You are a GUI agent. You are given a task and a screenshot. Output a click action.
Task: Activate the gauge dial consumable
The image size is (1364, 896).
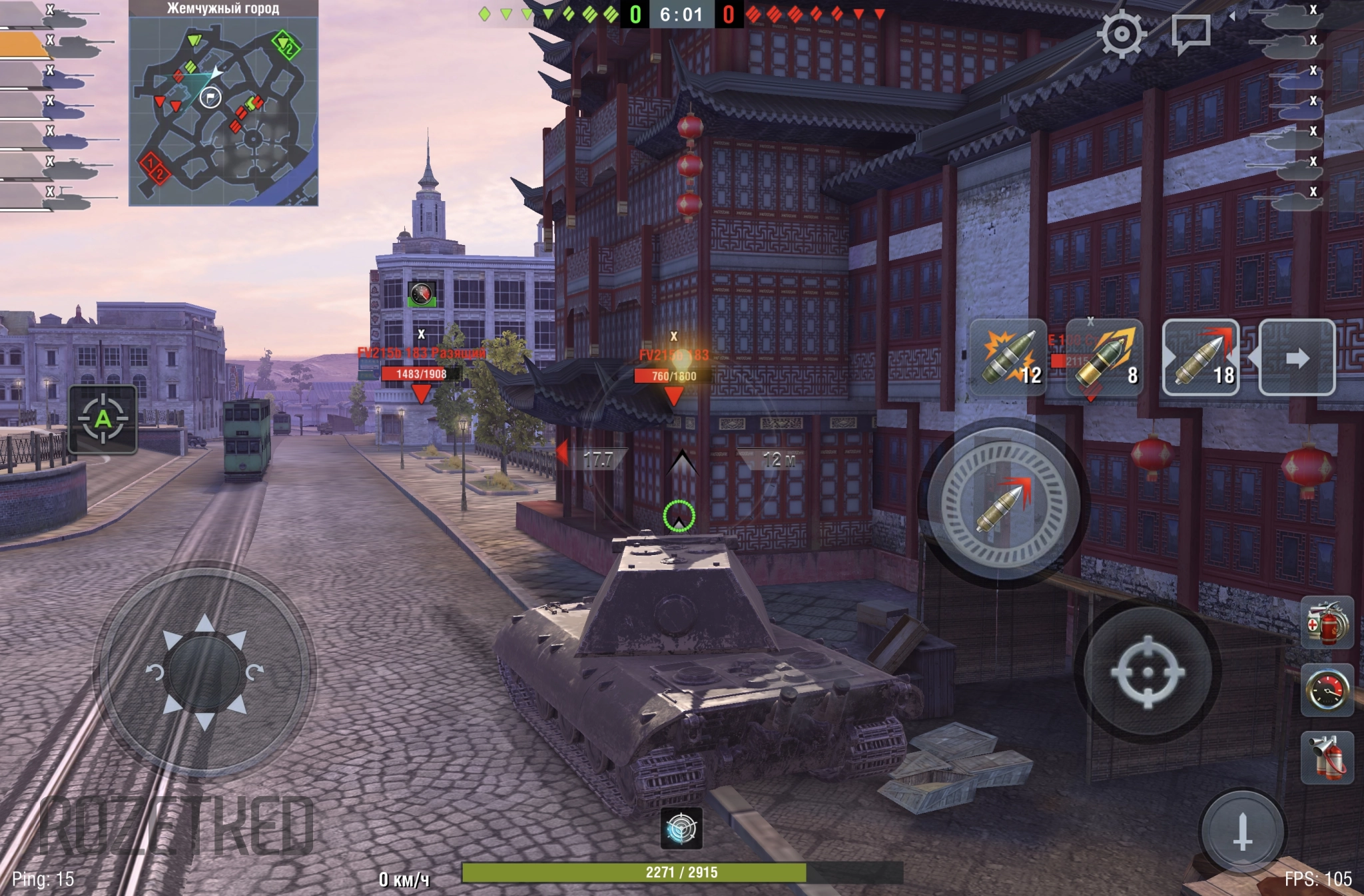pos(1327,690)
